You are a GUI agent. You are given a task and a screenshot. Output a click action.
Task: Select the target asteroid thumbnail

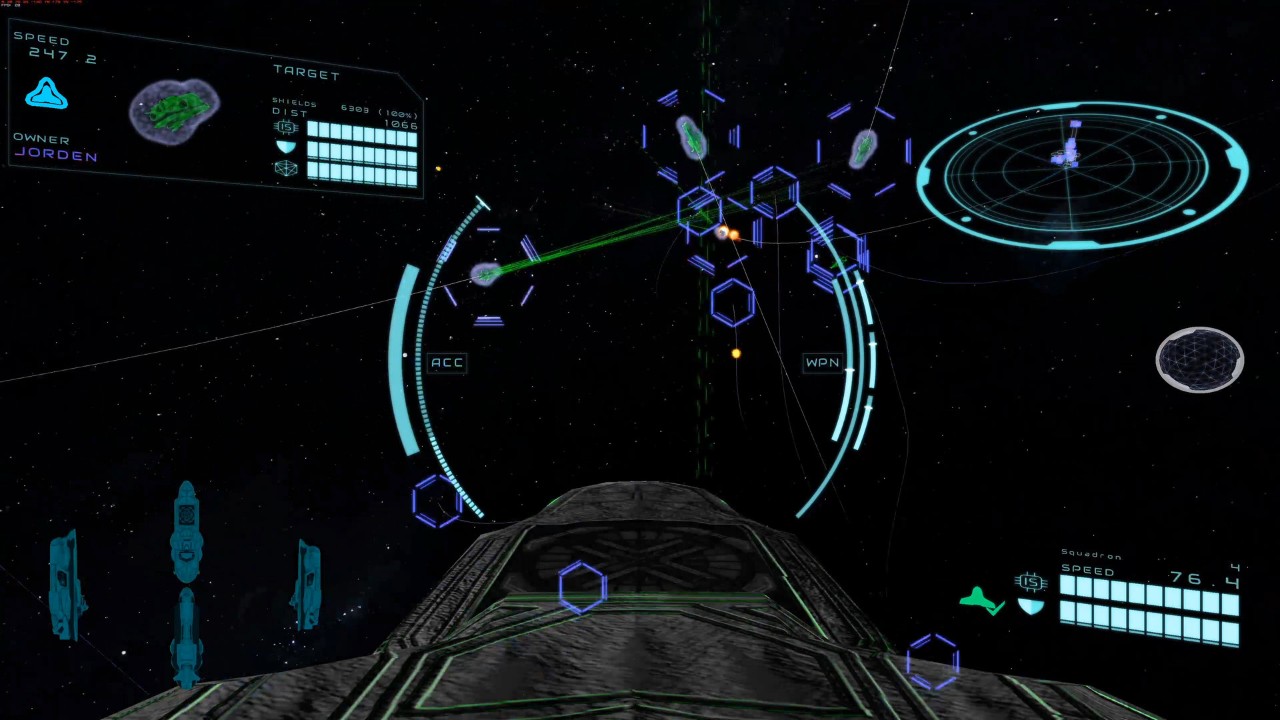174,110
